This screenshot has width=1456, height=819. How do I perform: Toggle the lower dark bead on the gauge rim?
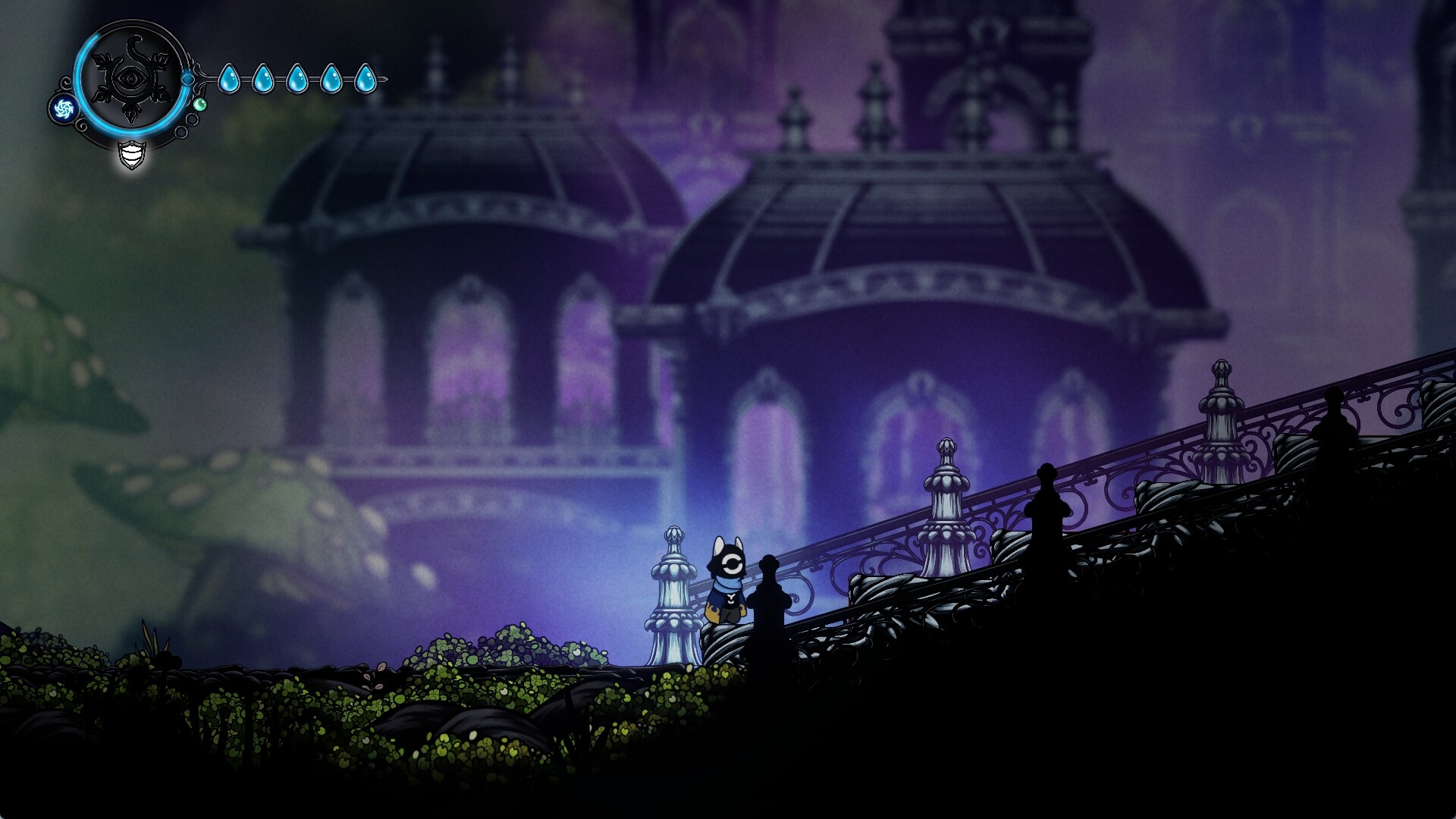click(x=180, y=132)
